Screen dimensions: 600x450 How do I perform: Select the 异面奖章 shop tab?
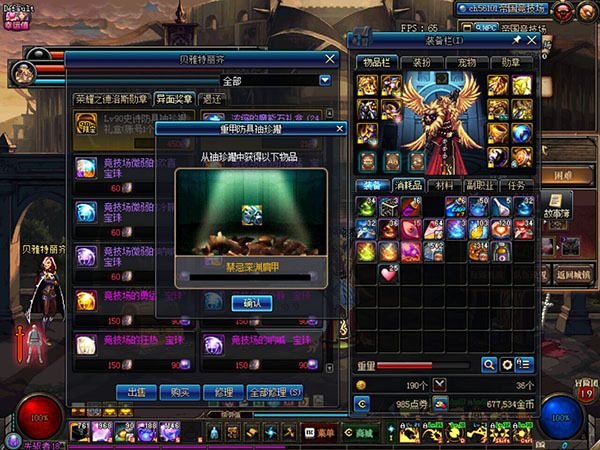click(x=174, y=99)
